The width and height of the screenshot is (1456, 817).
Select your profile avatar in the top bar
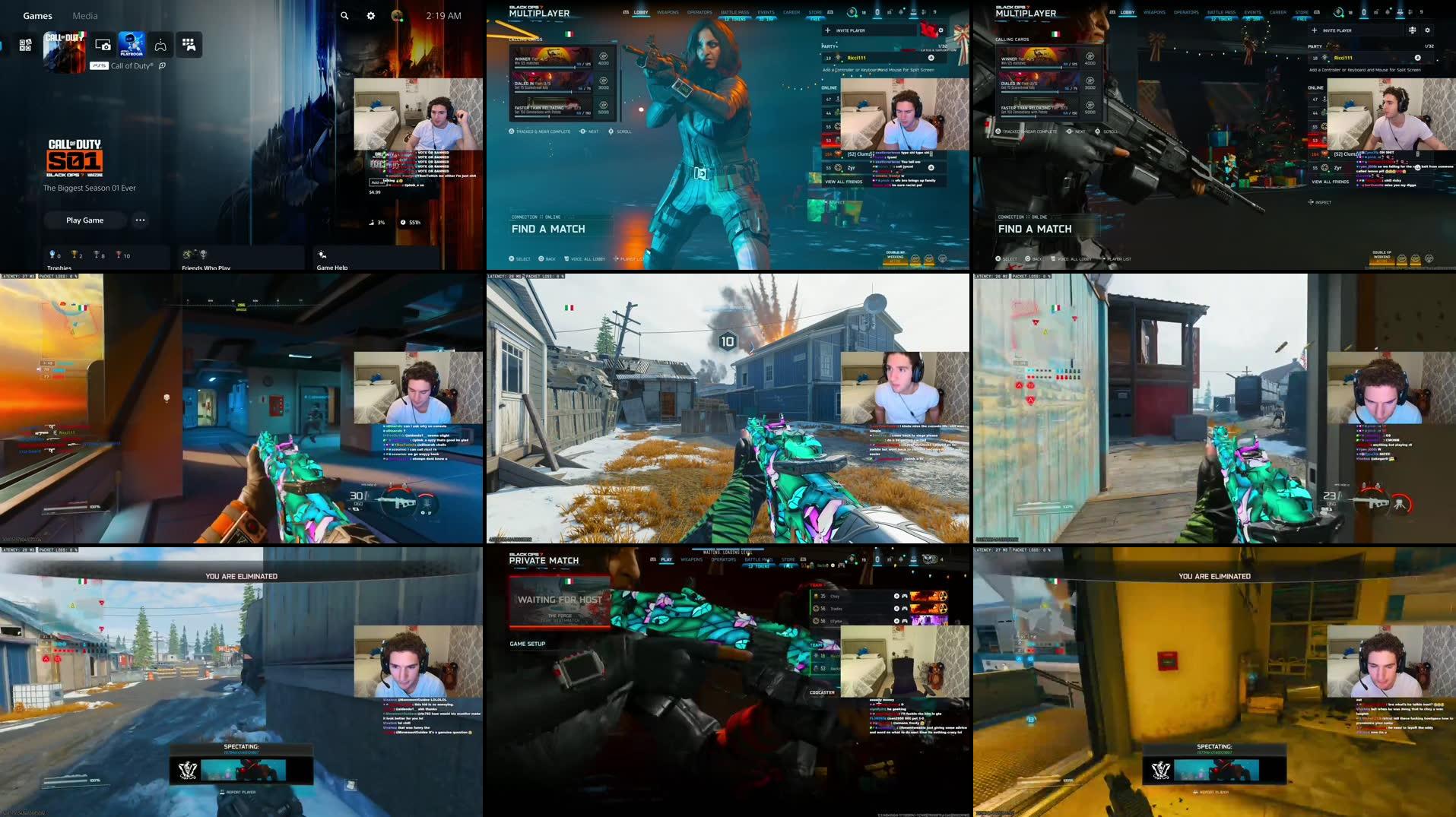pos(396,15)
